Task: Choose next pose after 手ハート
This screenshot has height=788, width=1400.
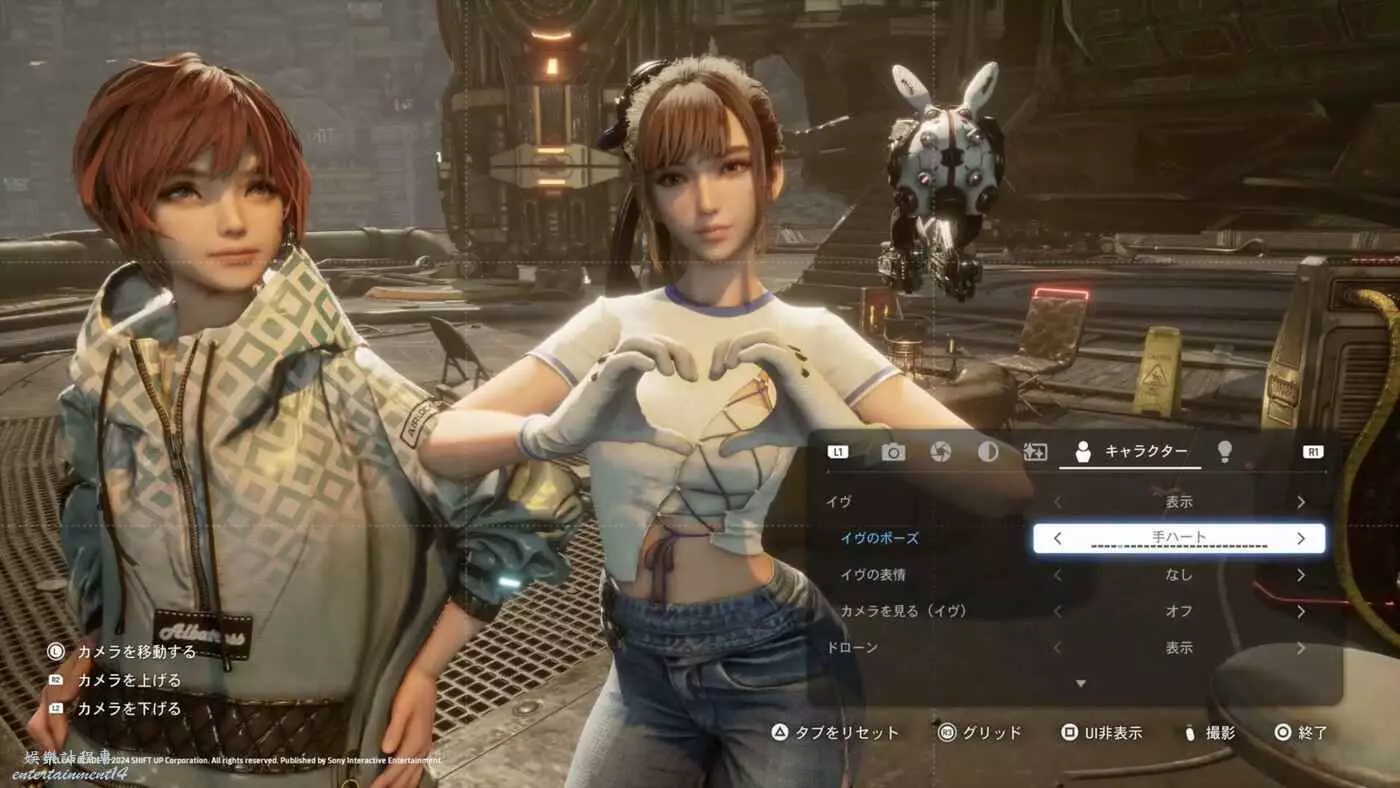Action: pos(1301,538)
